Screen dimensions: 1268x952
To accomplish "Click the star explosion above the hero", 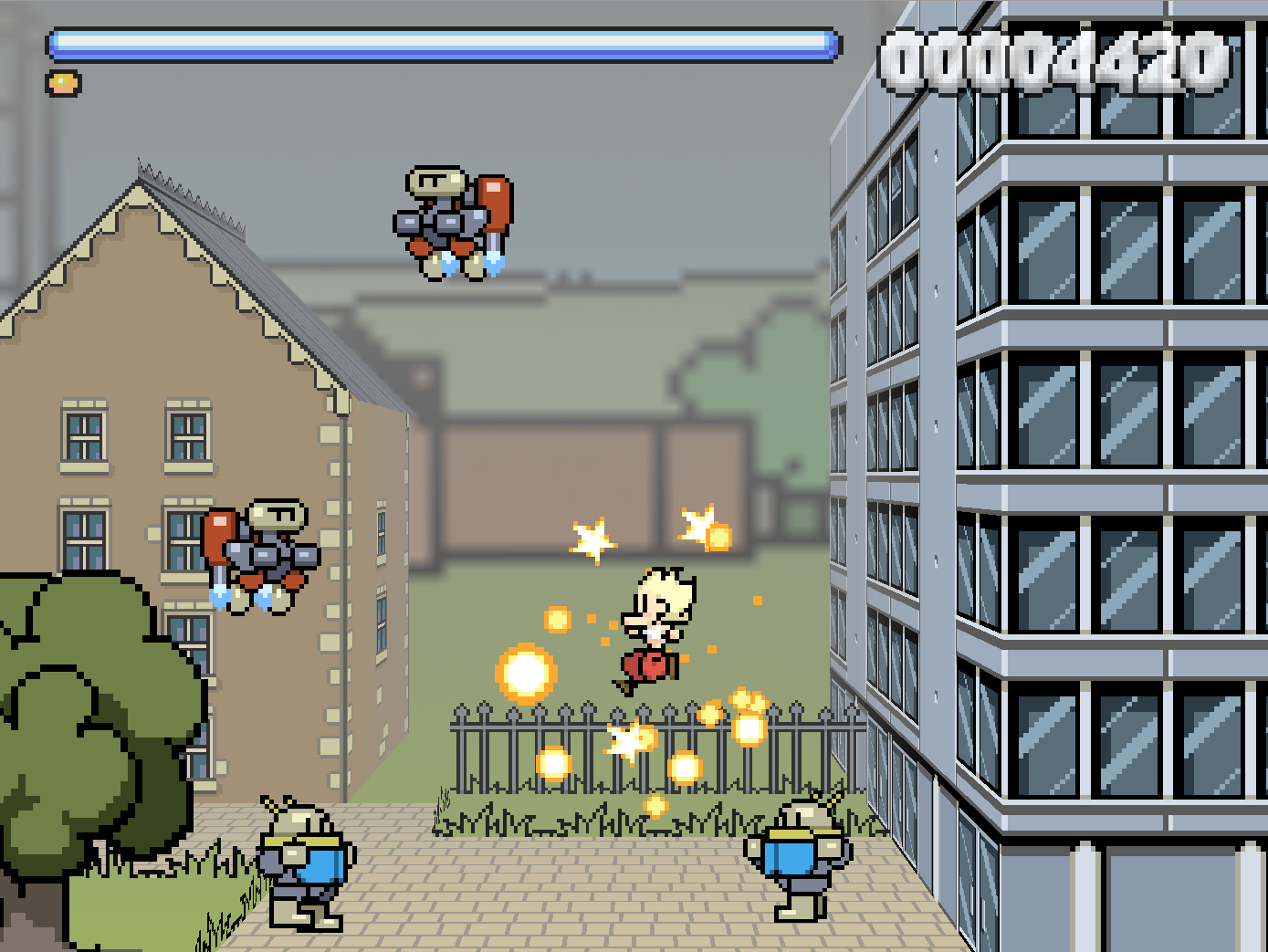I will [593, 540].
